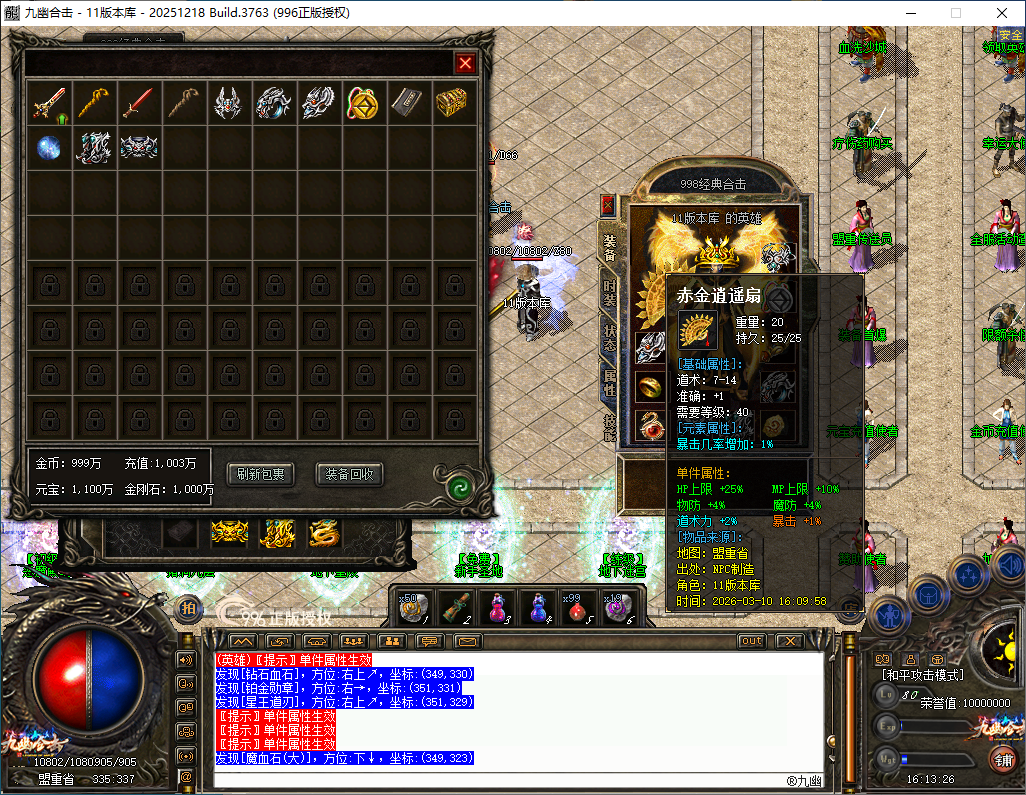The height and width of the screenshot is (795, 1026).
Task: Switch to the 装备 equipment tab
Action: 609,247
